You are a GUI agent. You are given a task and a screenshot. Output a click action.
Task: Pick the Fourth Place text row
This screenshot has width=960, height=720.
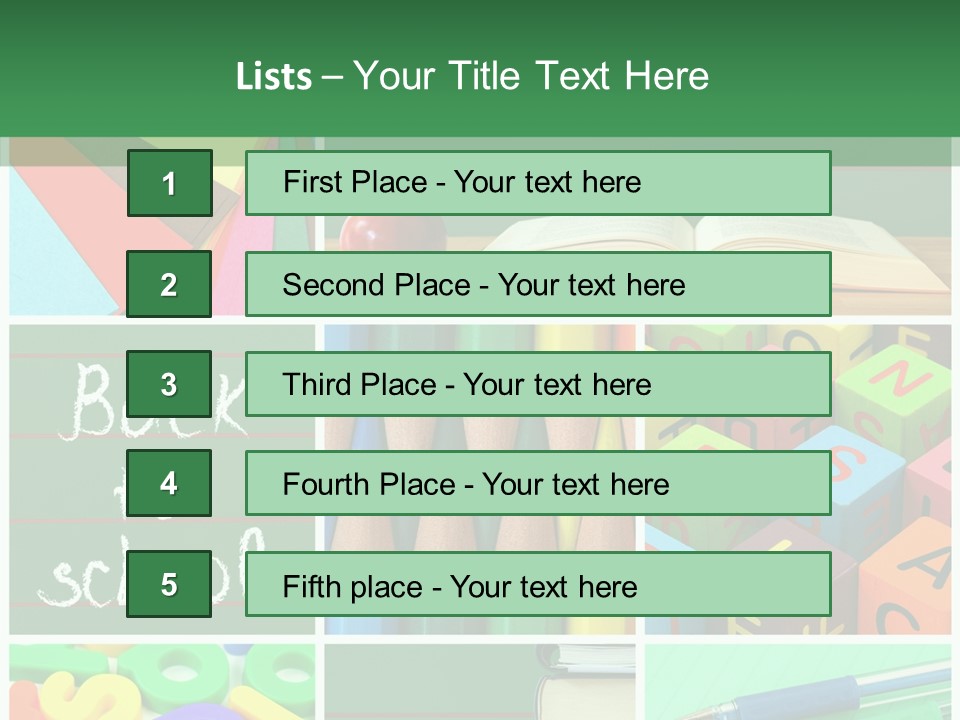coord(538,484)
